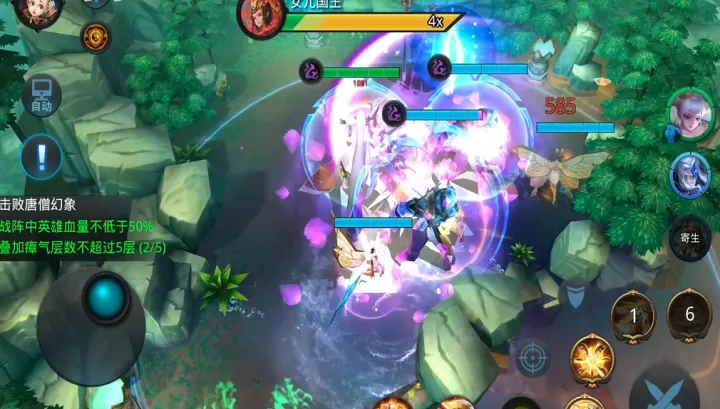This screenshot has width=720, height=409.
Task: Click the 女儿国主 boss portrait
Action: pyautogui.click(x=259, y=15)
